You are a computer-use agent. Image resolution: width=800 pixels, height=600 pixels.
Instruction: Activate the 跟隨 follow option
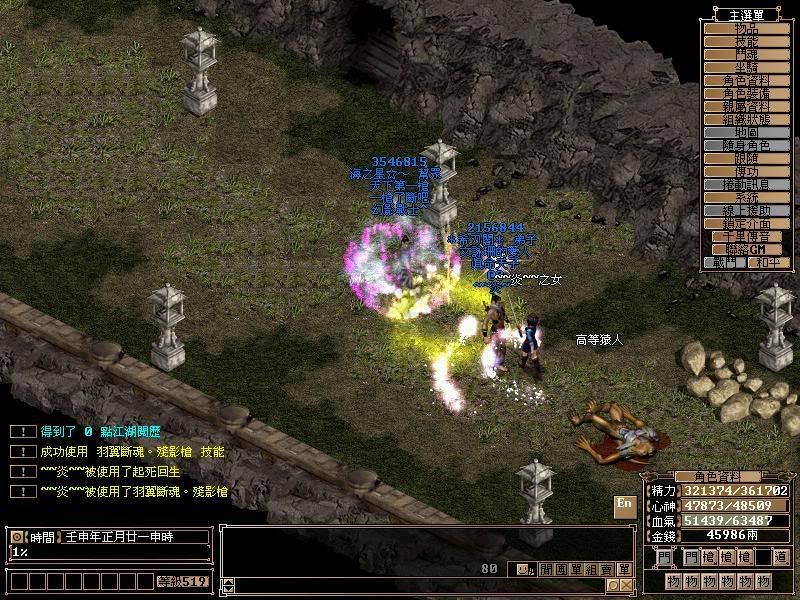tap(746, 158)
